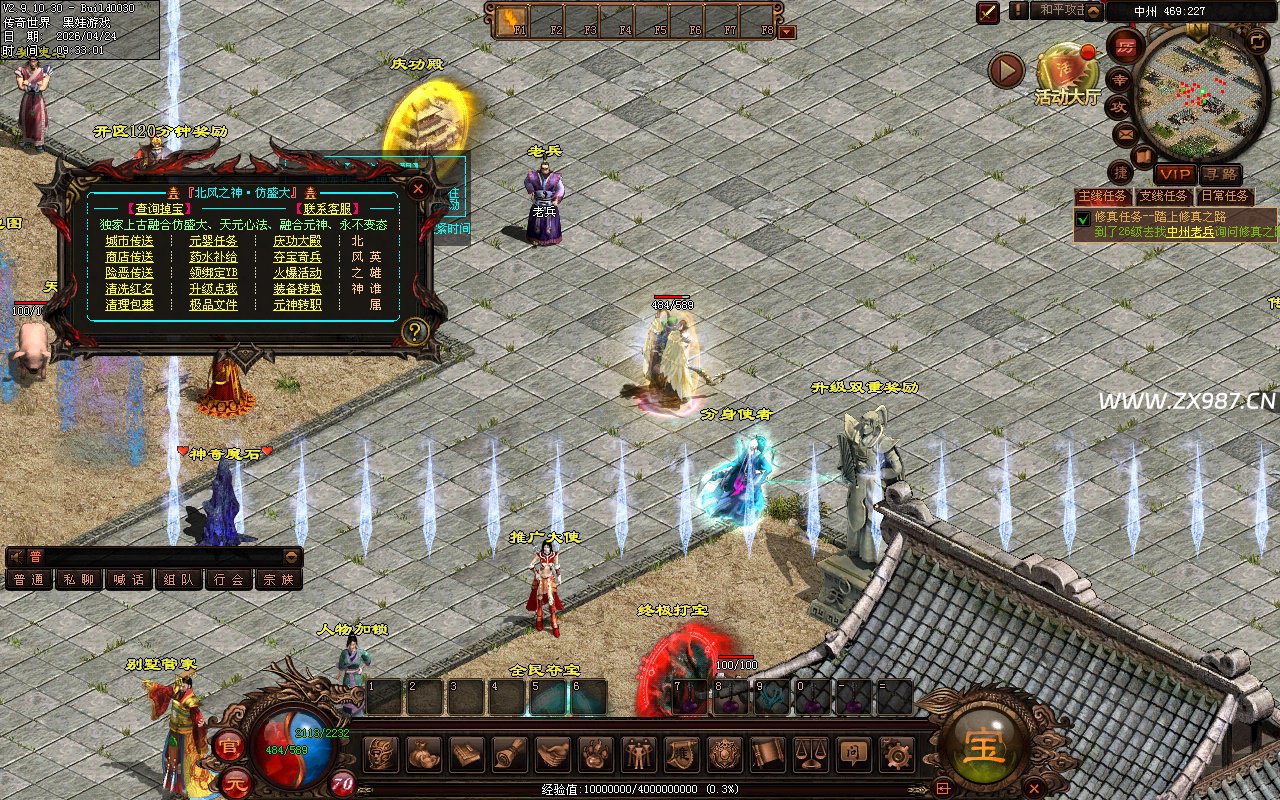Open the mail envelope icon
This screenshot has height=800, width=1280.
click(x=1126, y=133)
